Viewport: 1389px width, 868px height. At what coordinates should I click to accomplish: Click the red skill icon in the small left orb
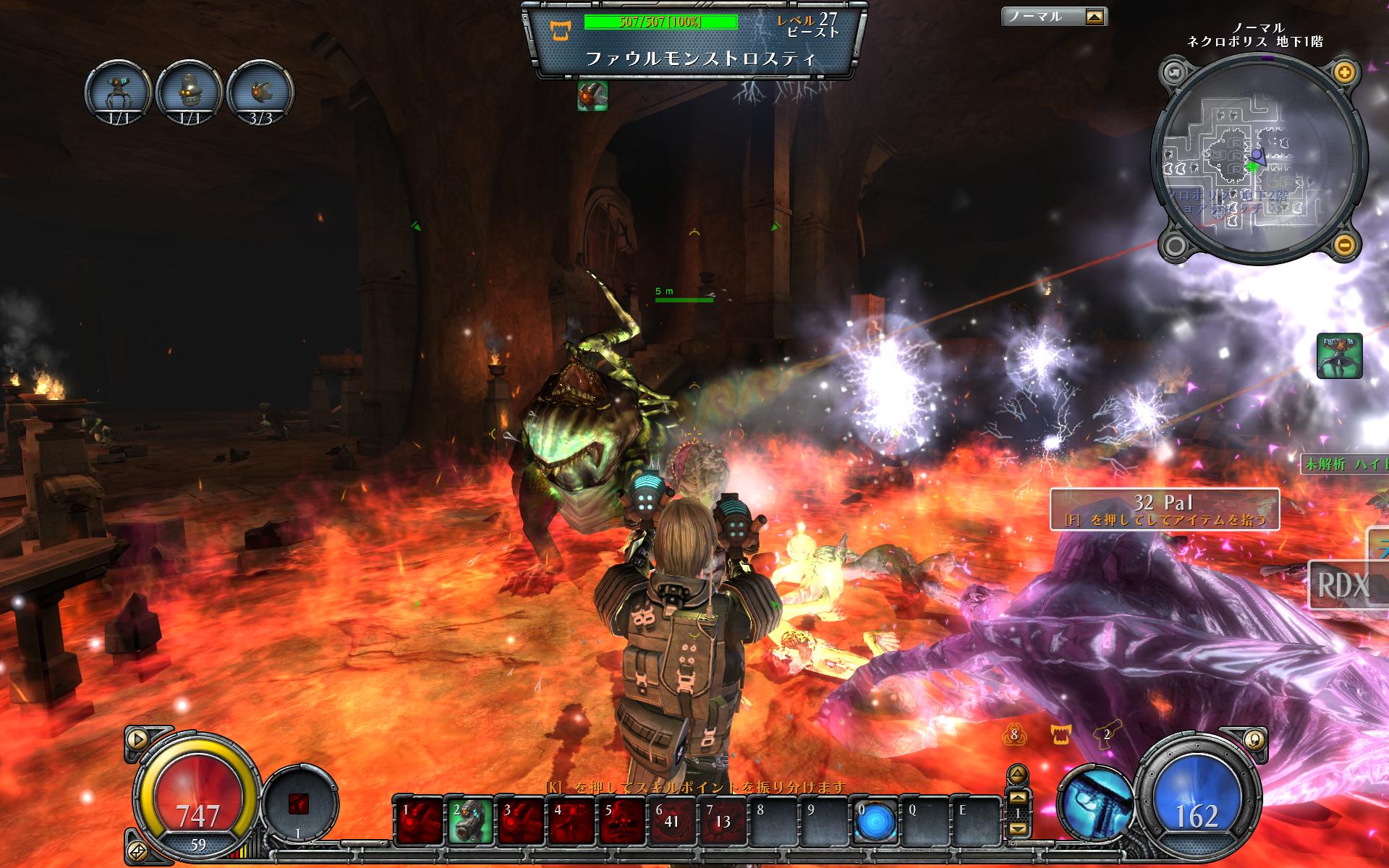298,804
